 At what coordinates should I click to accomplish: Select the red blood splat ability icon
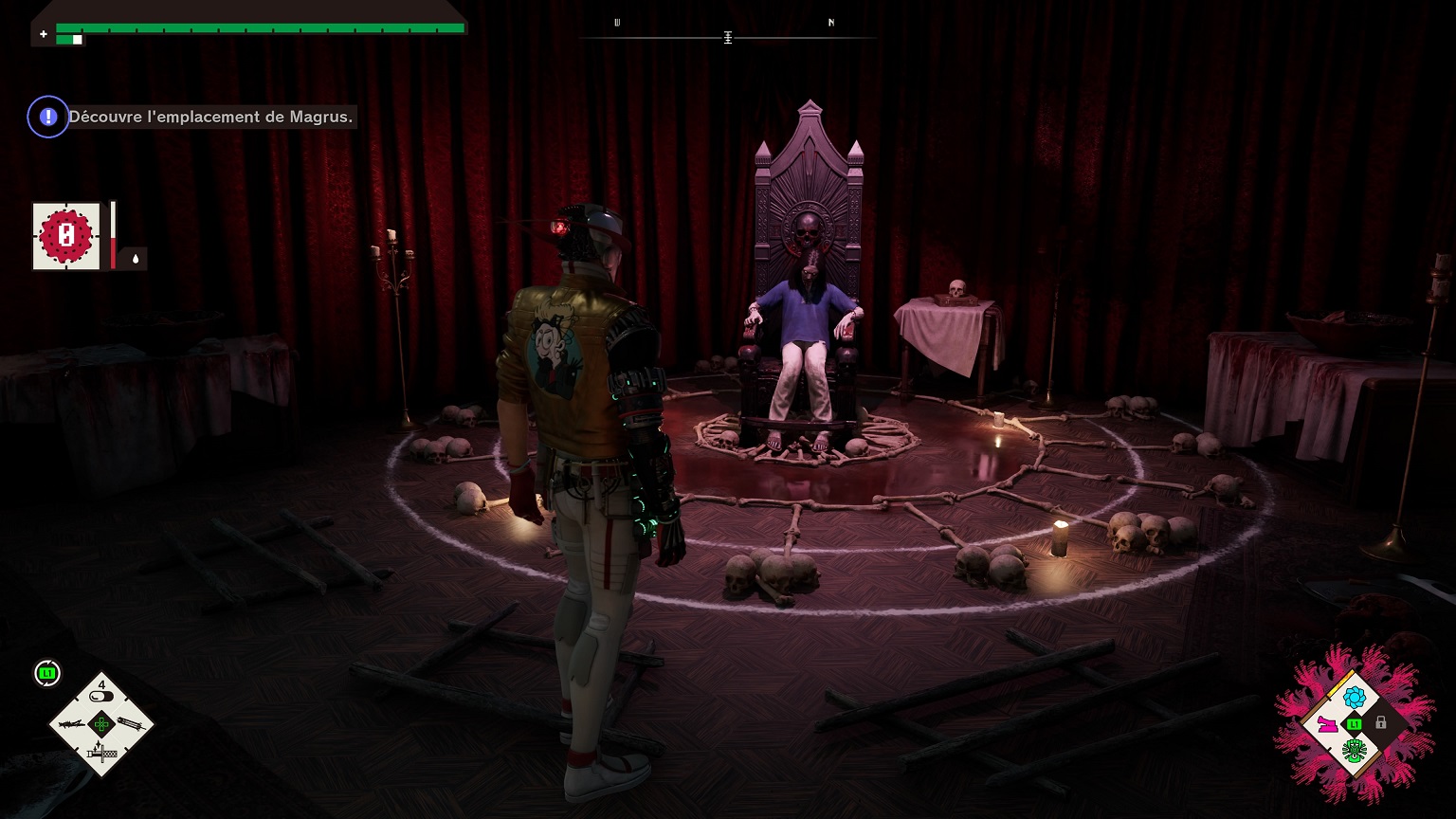(x=66, y=236)
